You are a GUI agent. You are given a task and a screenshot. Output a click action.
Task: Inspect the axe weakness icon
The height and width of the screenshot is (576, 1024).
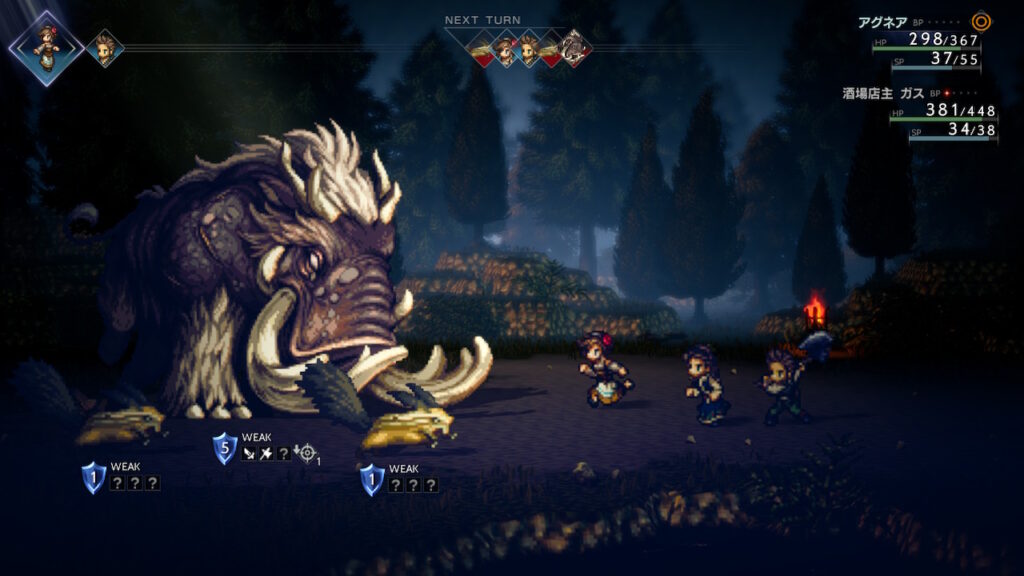coord(266,454)
